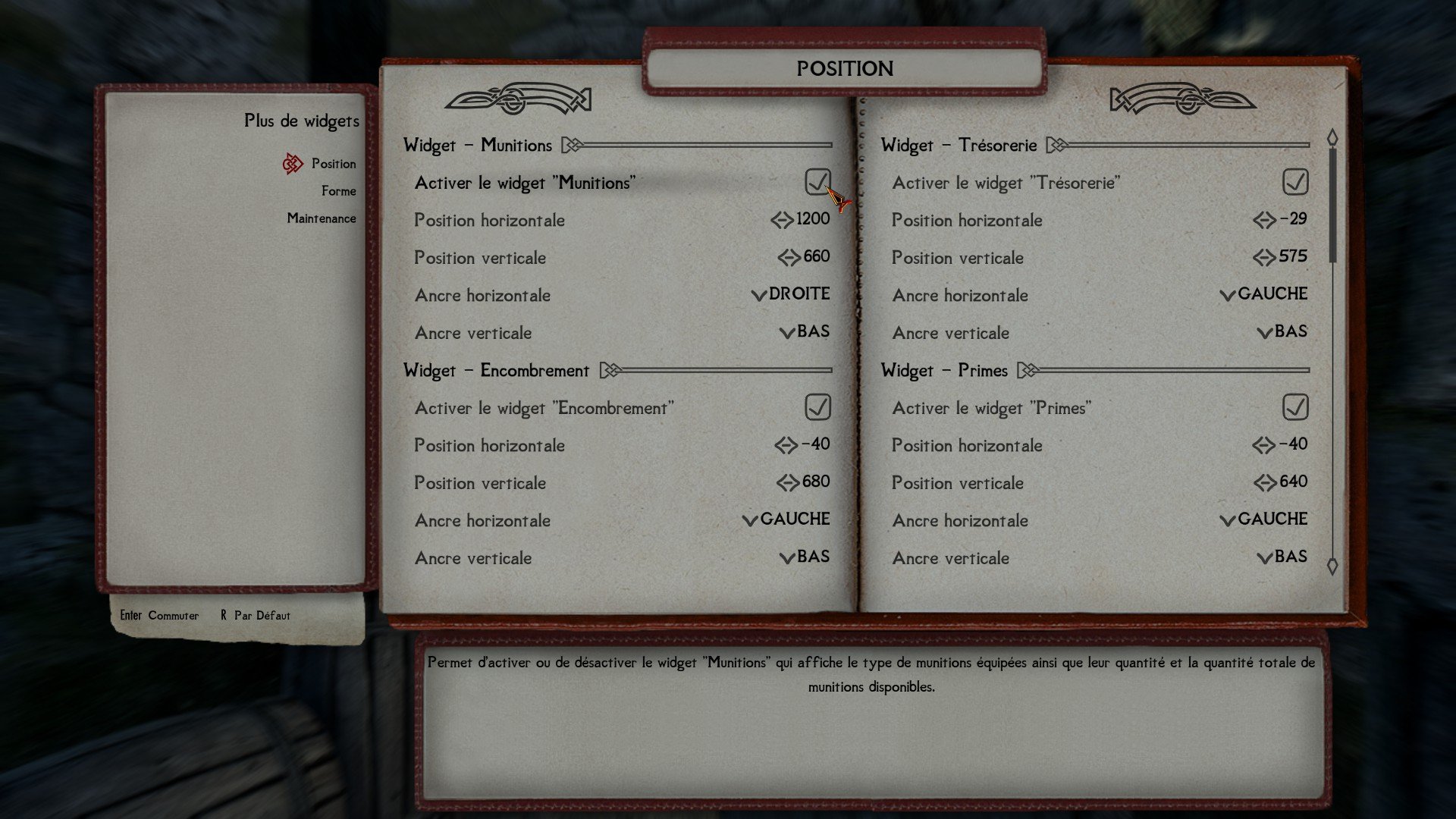Disable the "Primes" widget checkbox
Viewport: 1456px width, 819px height.
pos(1295,407)
